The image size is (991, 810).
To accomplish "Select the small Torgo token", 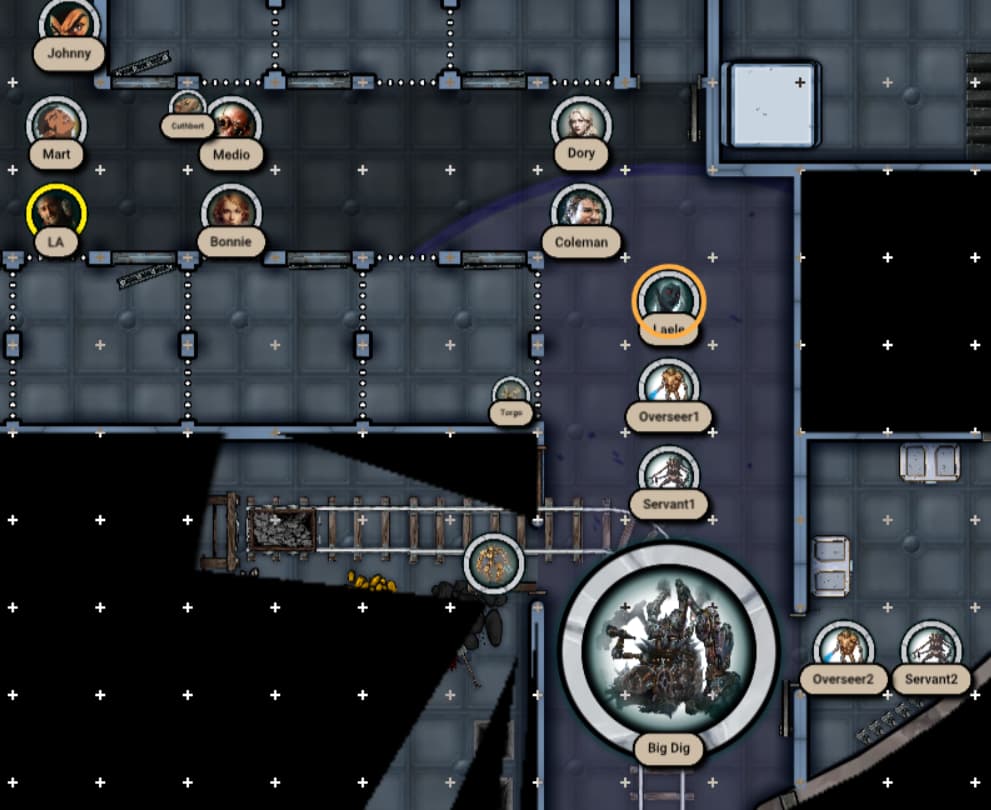I will pyautogui.click(x=511, y=393).
